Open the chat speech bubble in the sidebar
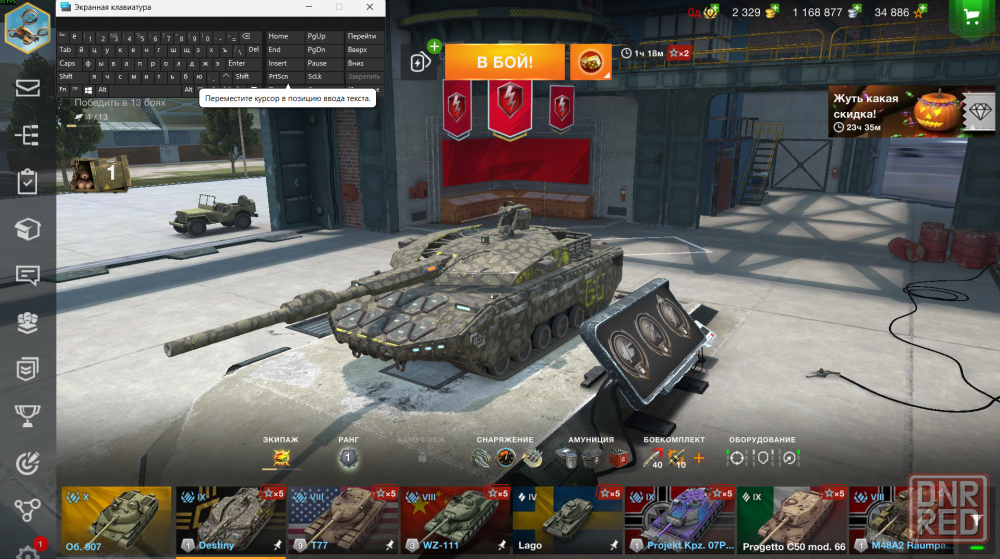The image size is (1000, 559). click(x=27, y=275)
